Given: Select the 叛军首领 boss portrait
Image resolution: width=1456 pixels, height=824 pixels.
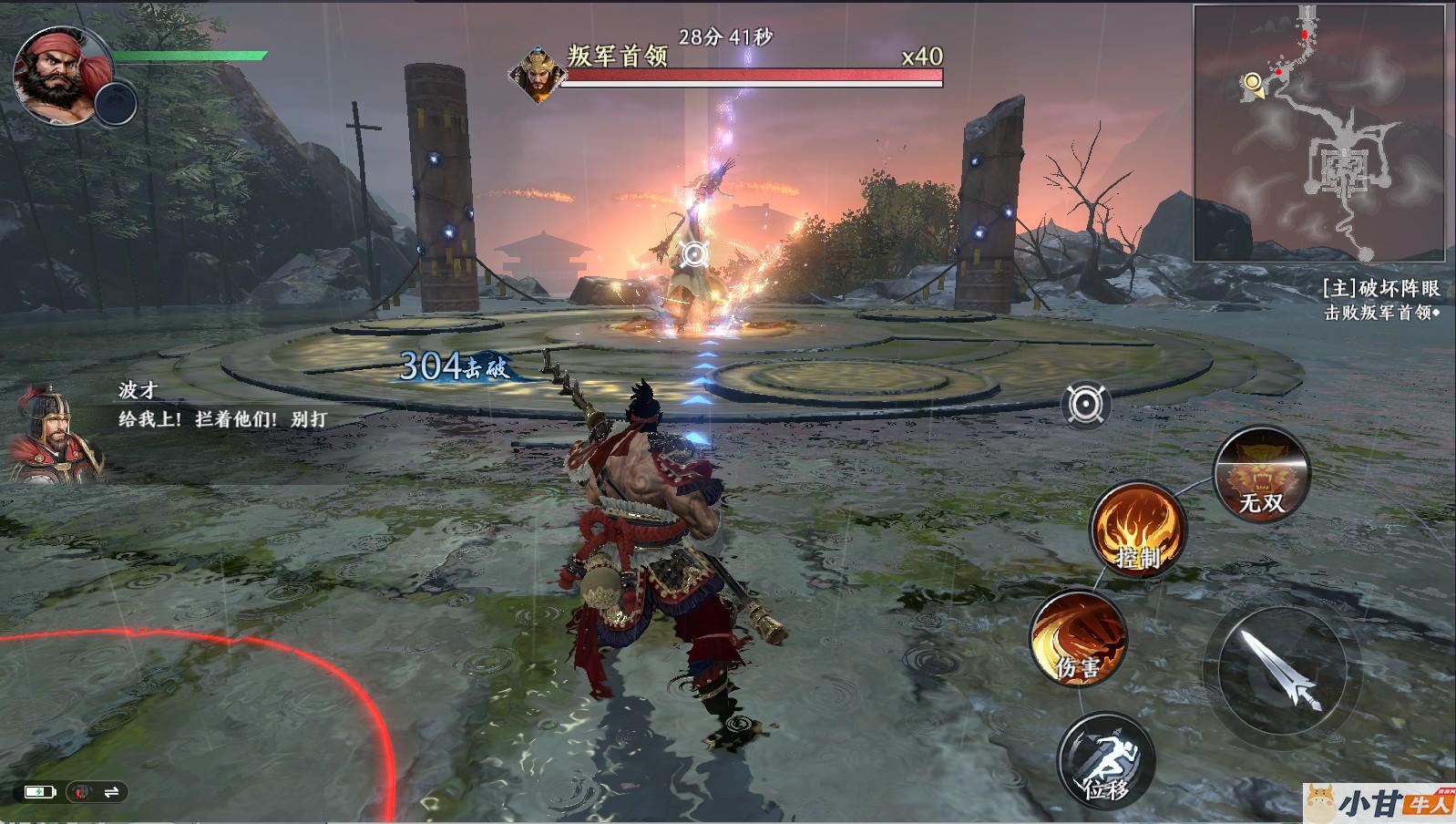Looking at the screenshot, I should [x=538, y=74].
